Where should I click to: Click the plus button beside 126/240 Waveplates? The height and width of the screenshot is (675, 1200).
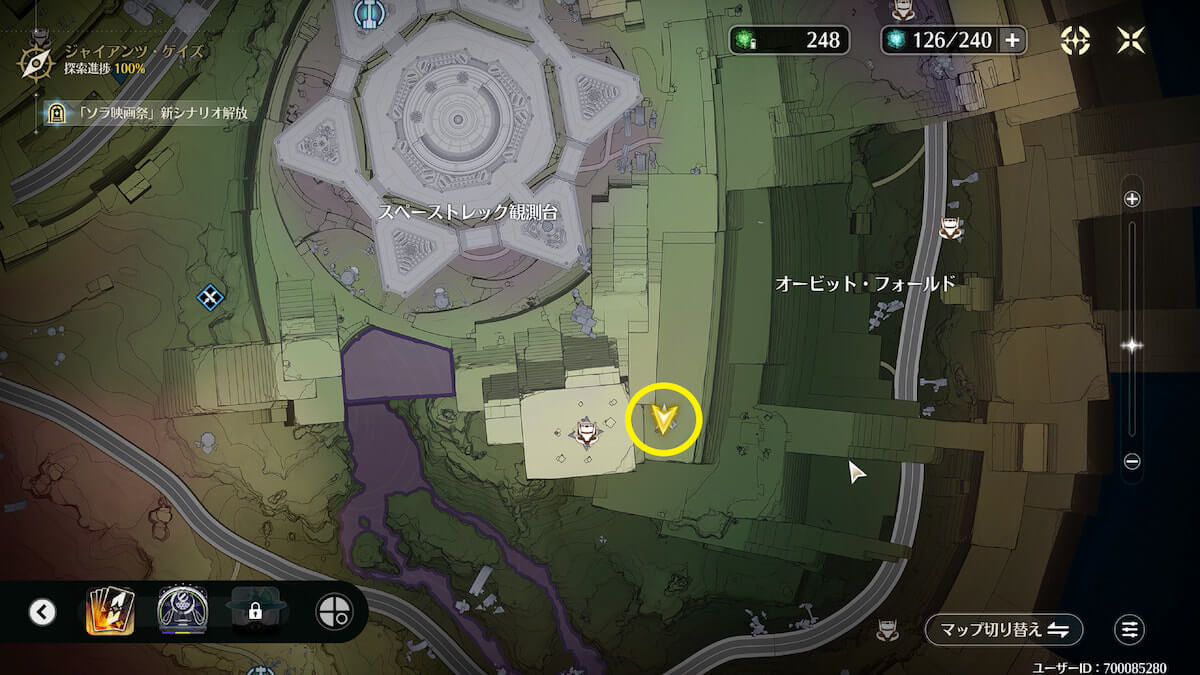tap(1012, 40)
